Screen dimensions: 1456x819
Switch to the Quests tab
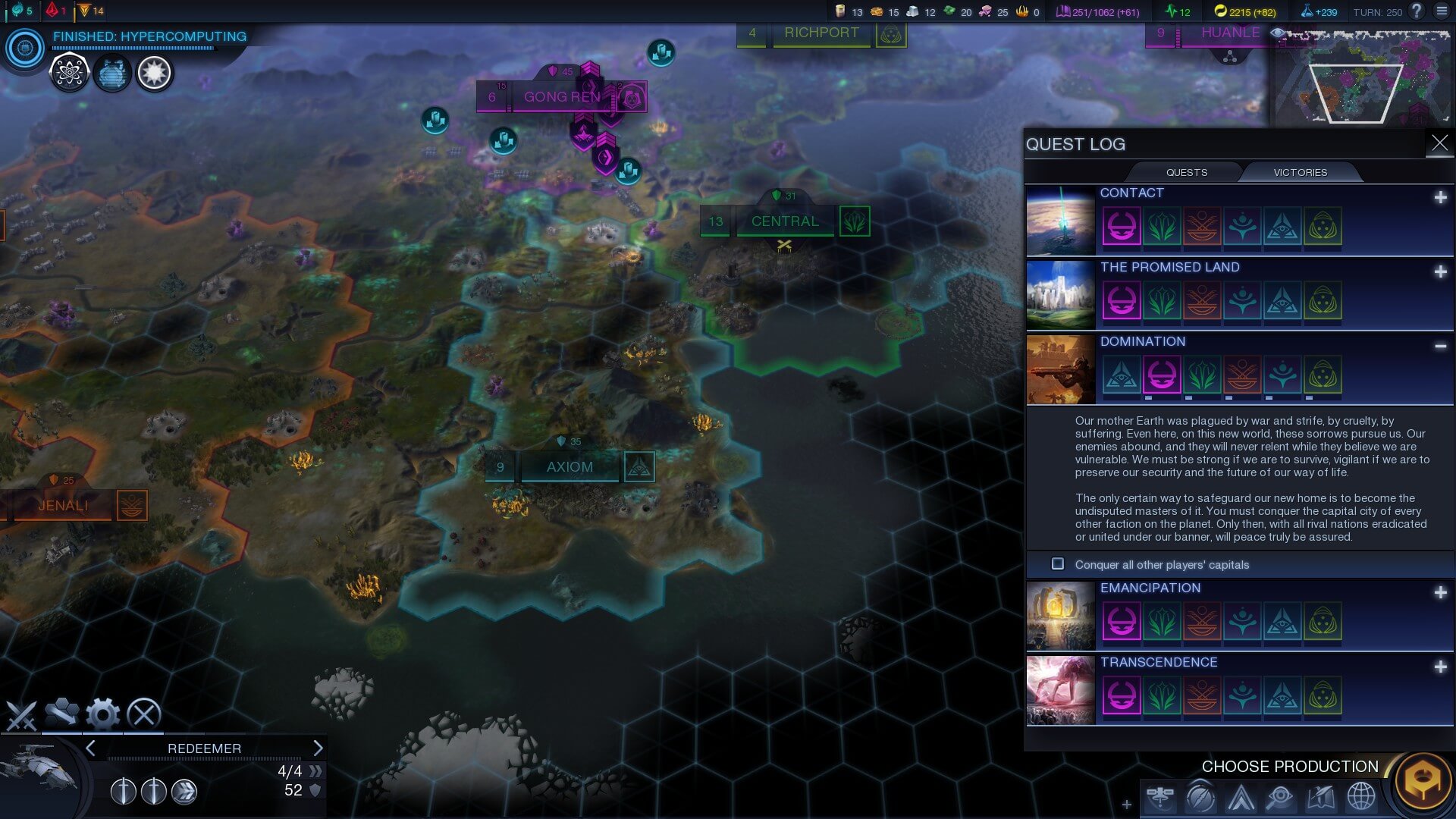click(x=1185, y=172)
